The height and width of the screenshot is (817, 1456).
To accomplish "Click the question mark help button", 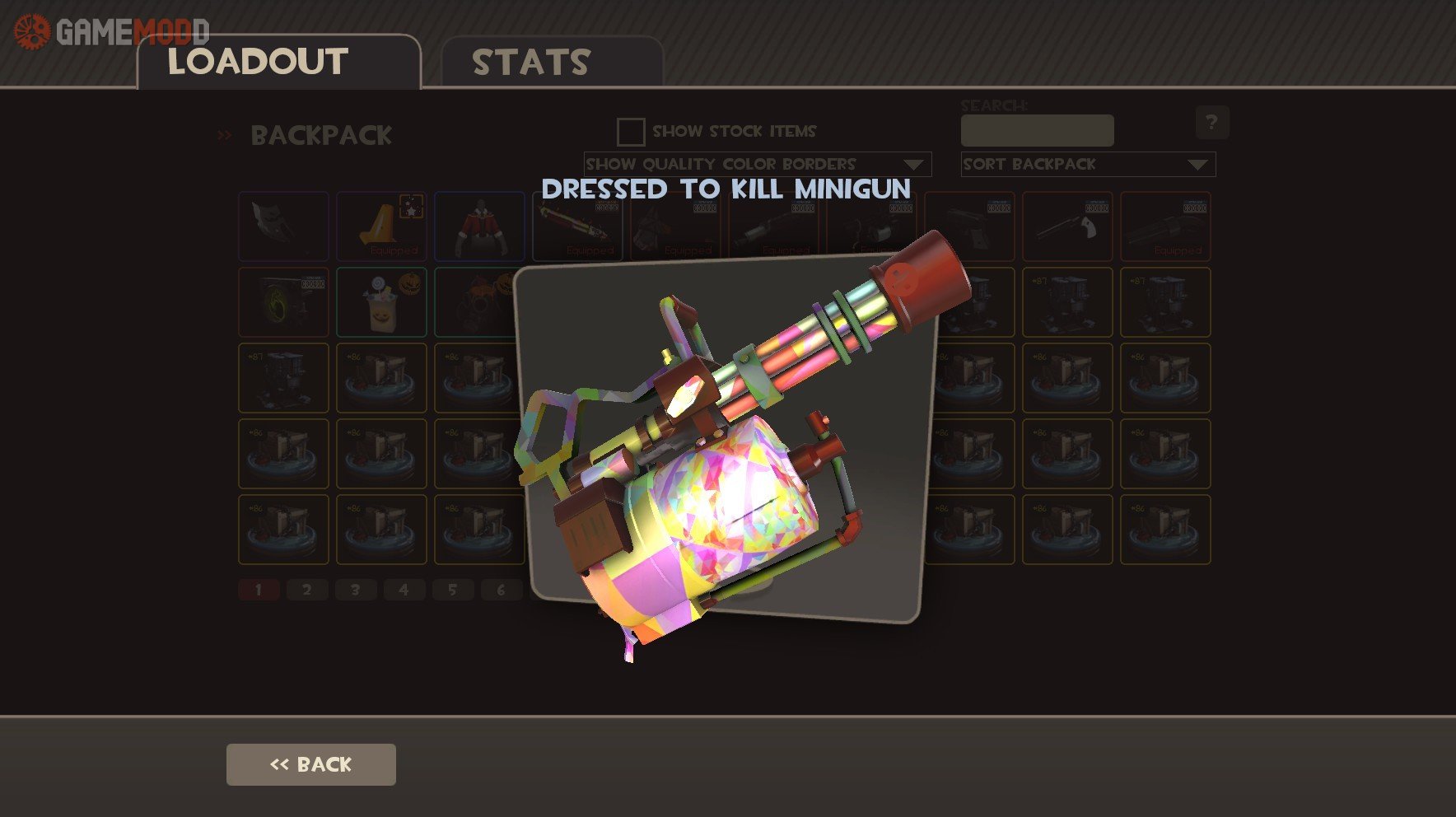I will (1211, 123).
